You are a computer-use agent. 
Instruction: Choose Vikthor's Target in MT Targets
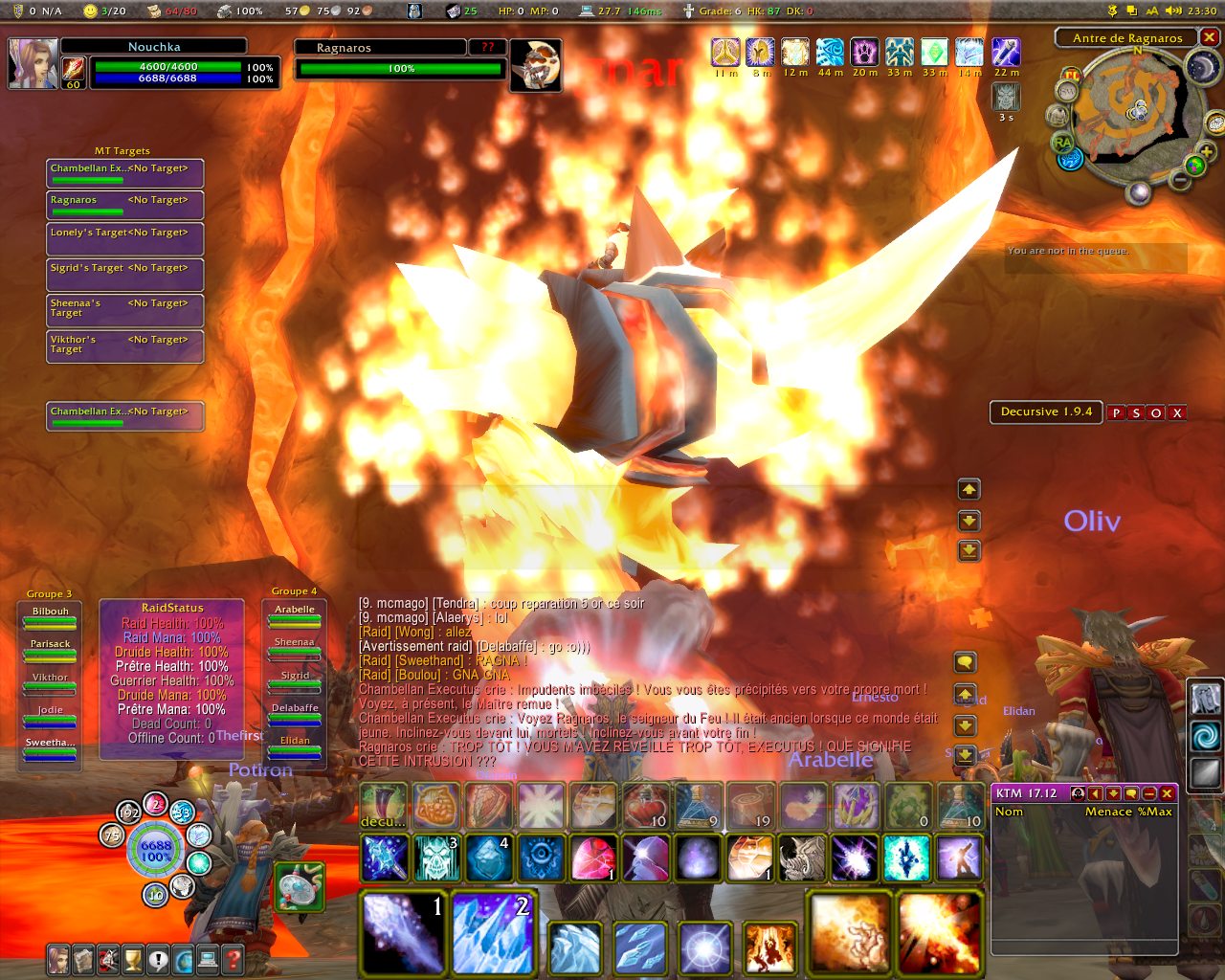point(124,345)
